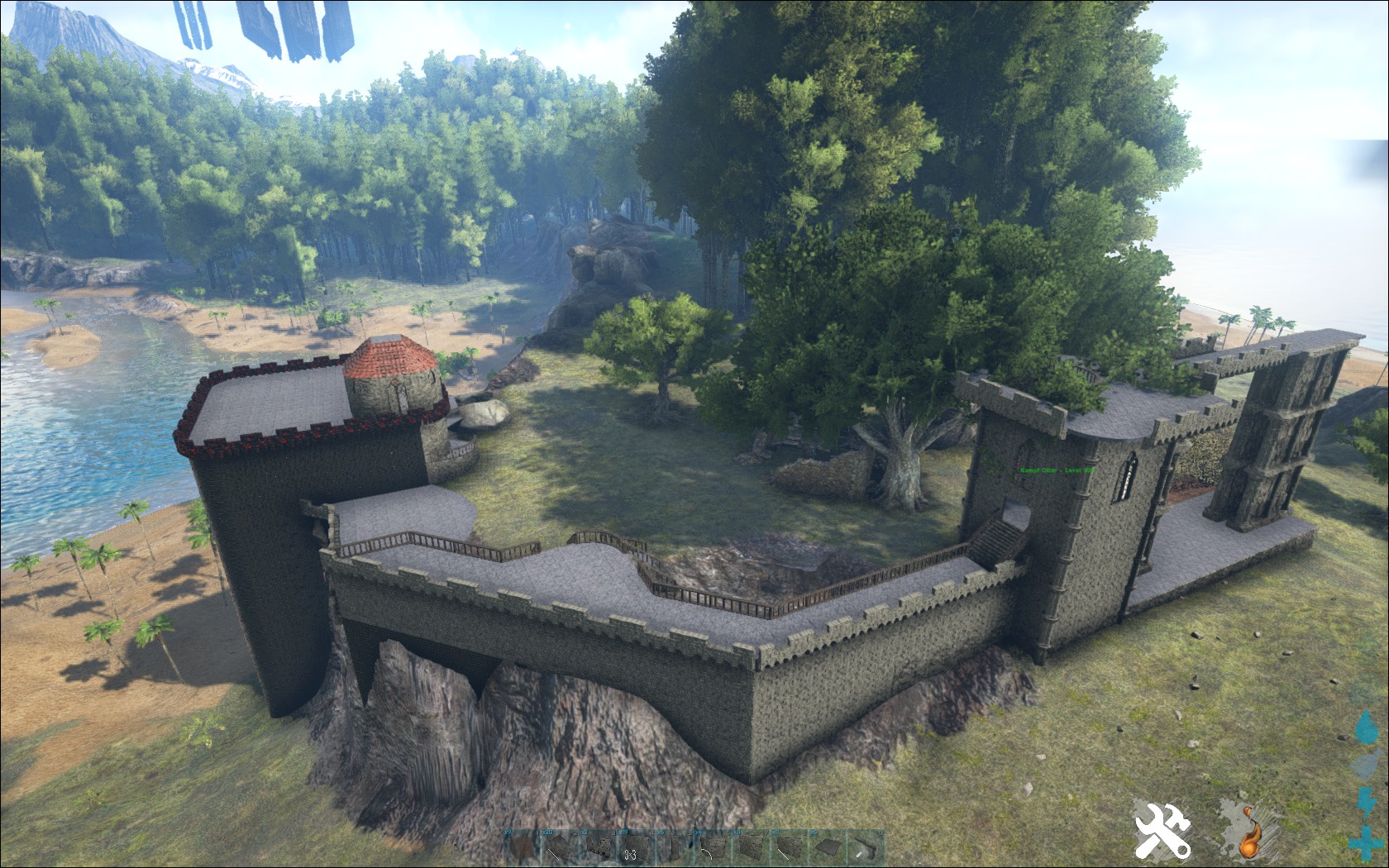Click the crossed wrench and hammer icon

(x=1162, y=829)
